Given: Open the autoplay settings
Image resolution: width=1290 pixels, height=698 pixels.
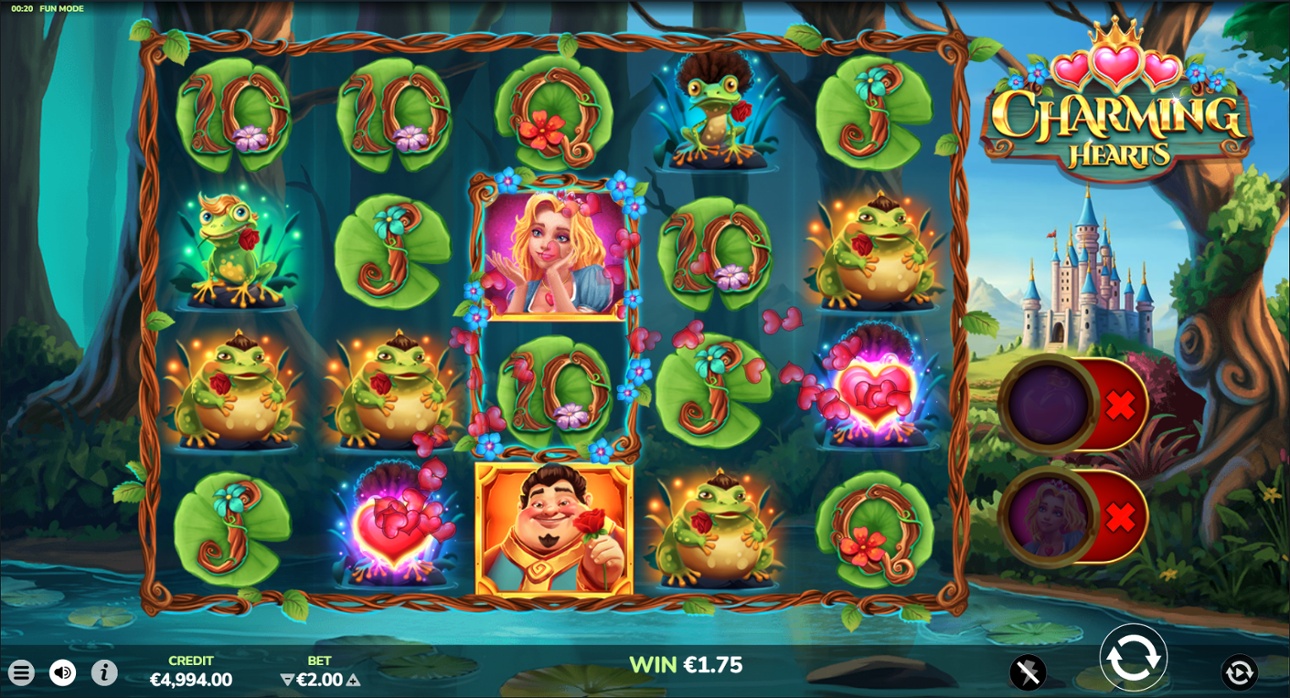Looking at the screenshot, I should [1239, 672].
